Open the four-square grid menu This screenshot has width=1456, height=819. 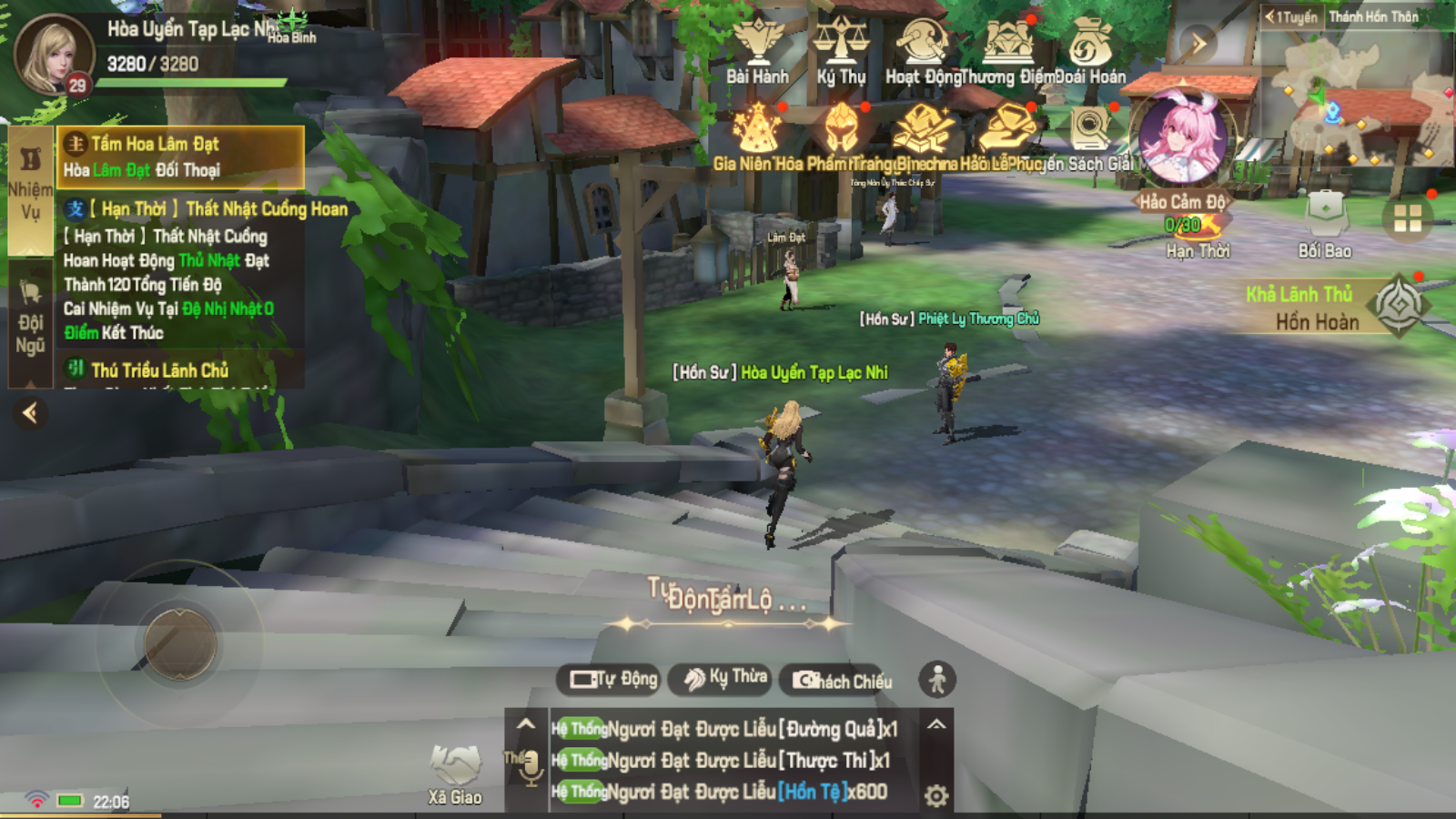point(1407,218)
